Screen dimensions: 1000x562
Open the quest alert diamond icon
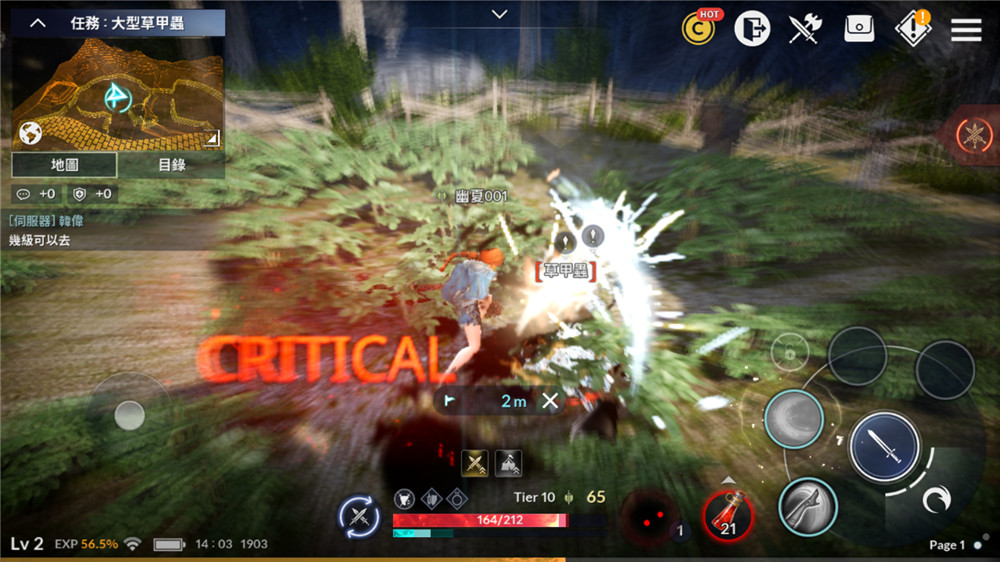point(912,28)
